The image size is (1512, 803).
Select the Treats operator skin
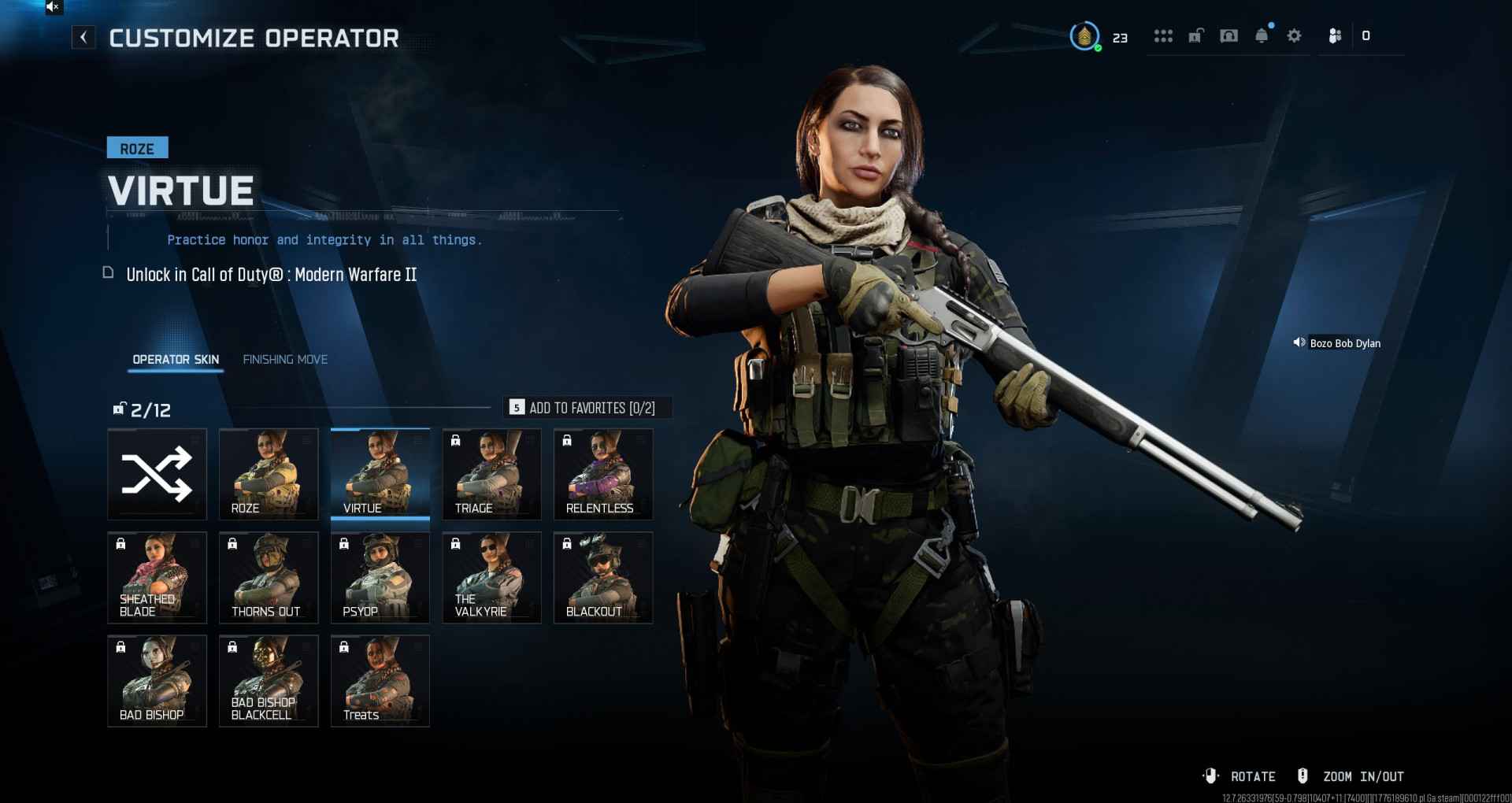click(380, 680)
